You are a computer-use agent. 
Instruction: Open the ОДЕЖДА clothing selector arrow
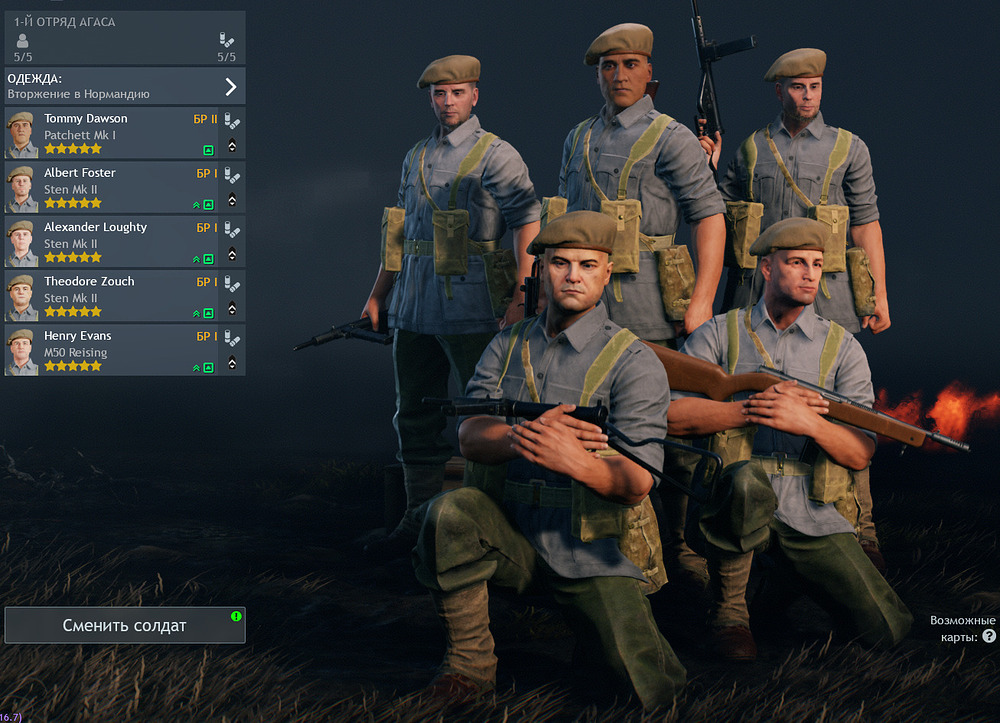click(x=230, y=86)
